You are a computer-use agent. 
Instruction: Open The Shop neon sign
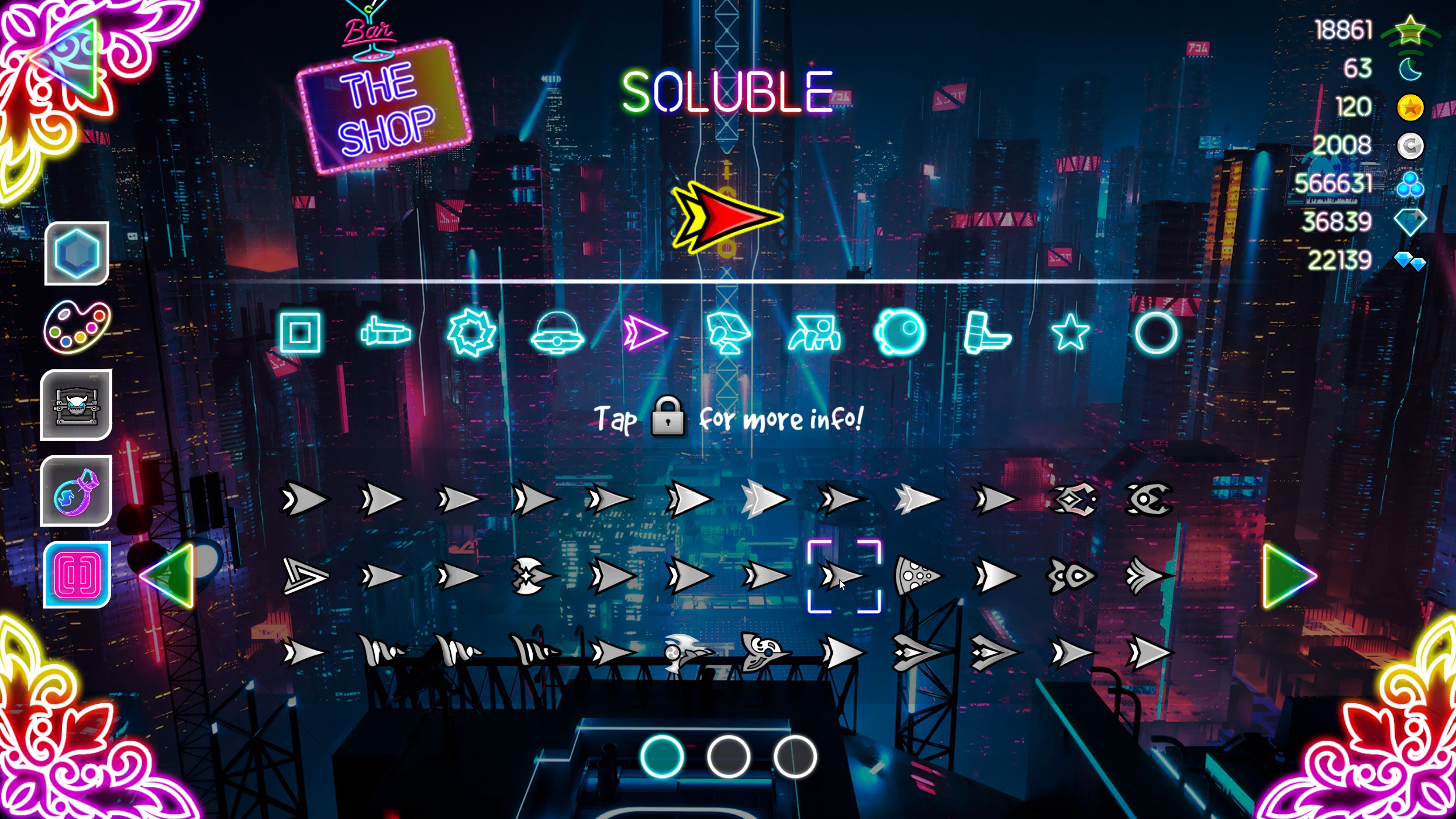pos(385,108)
